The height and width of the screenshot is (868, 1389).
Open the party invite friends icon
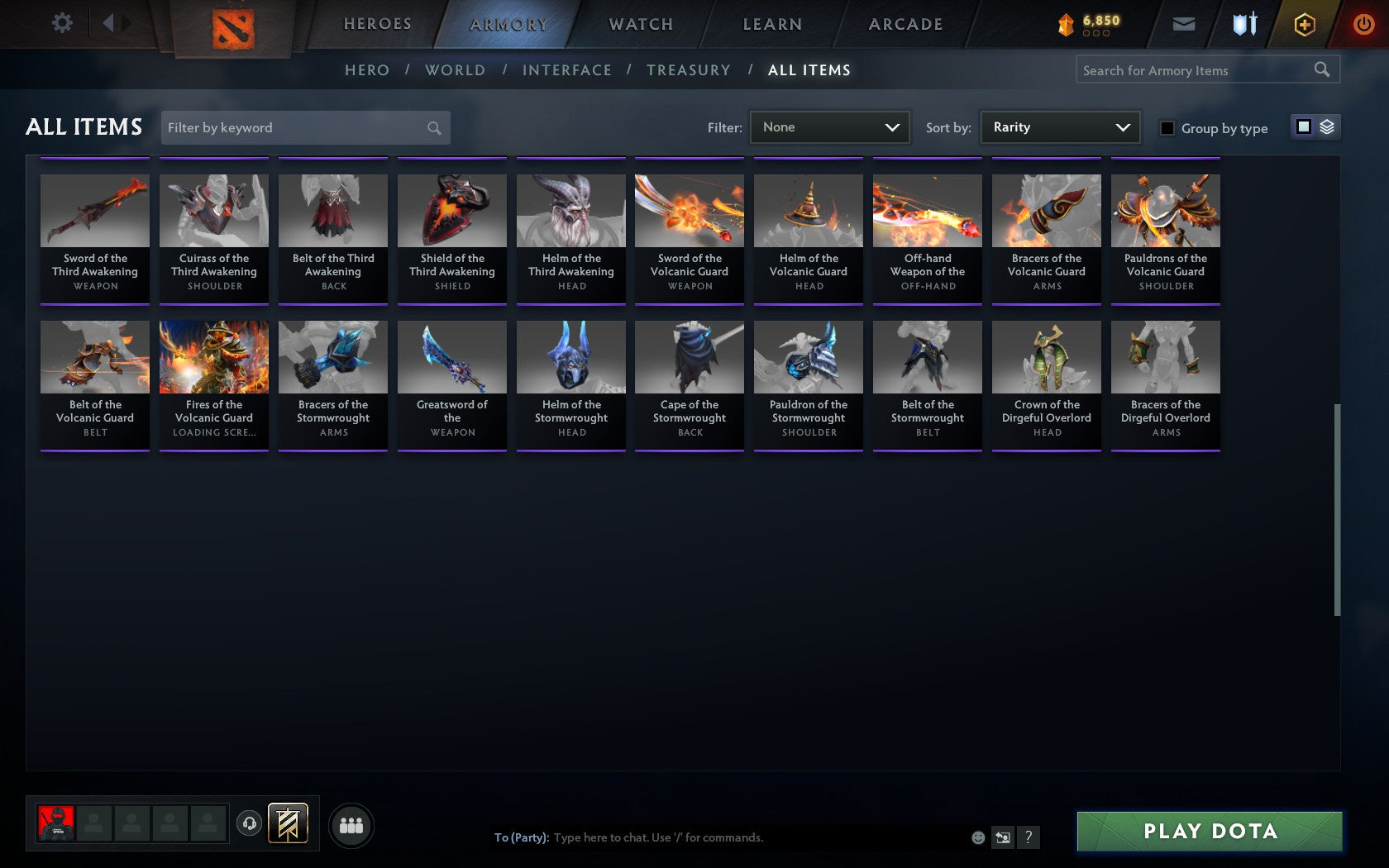pyautogui.click(x=352, y=824)
